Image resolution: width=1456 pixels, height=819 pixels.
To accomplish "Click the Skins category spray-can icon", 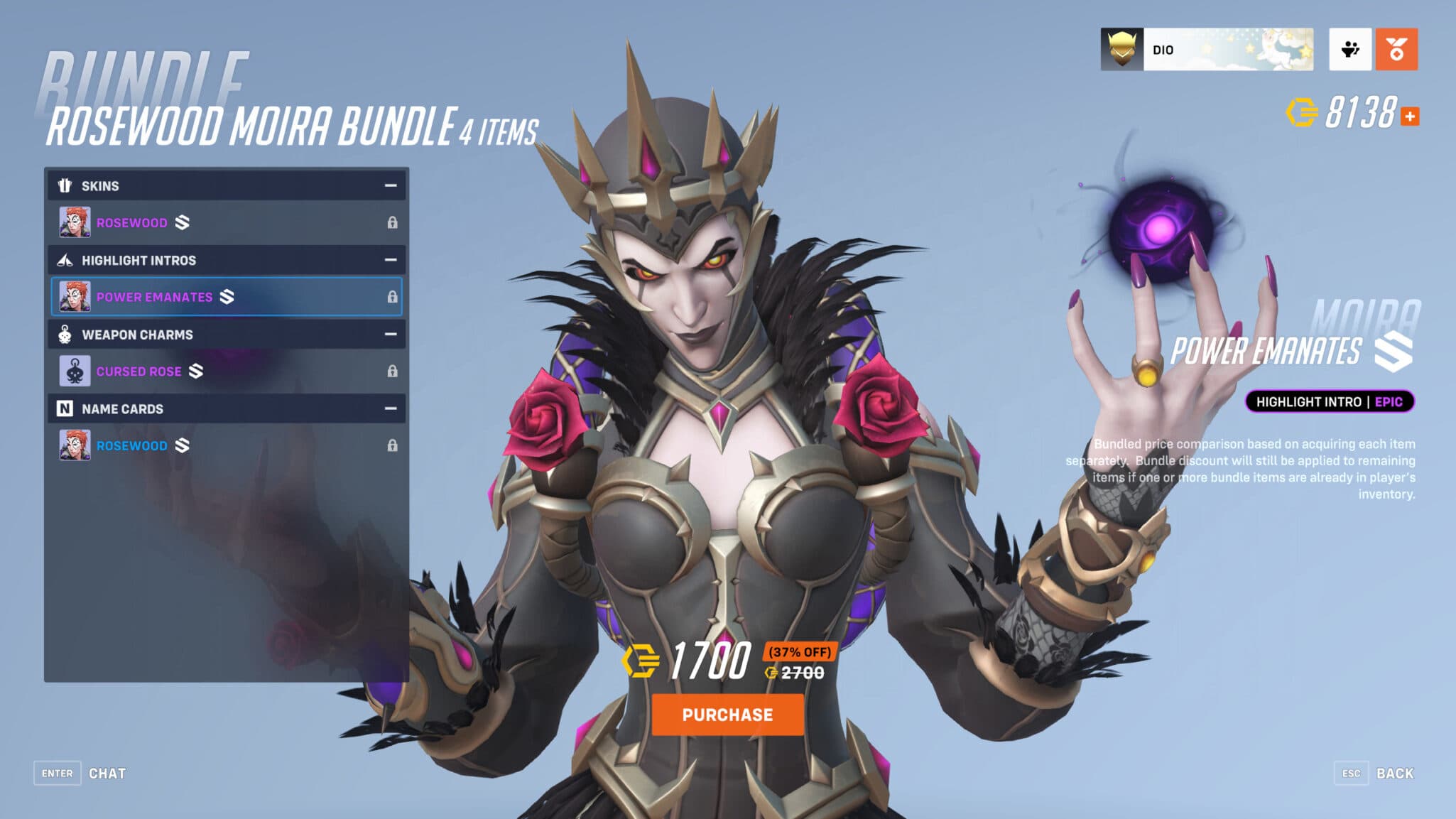I will 65,185.
